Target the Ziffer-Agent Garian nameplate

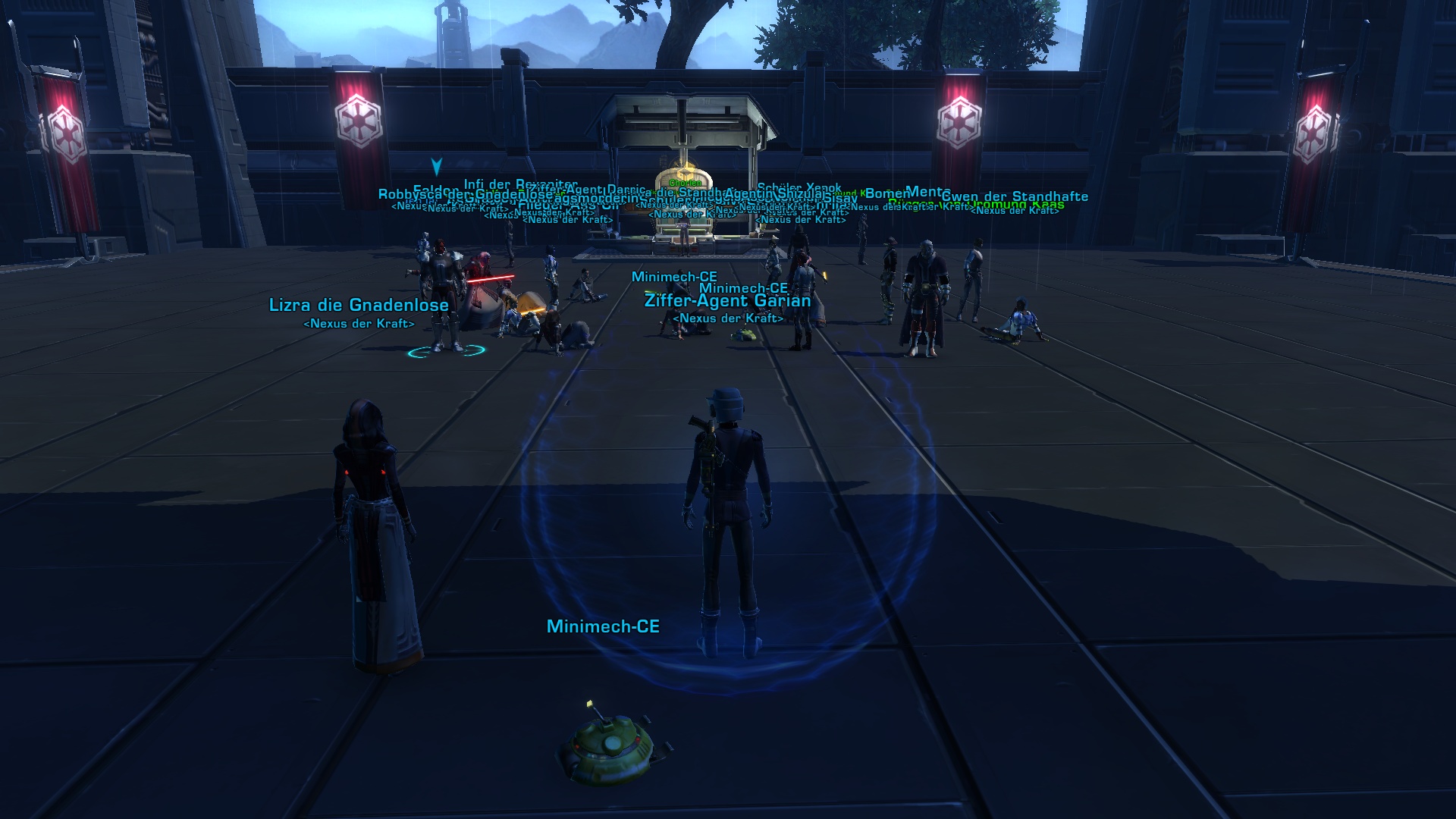tap(727, 301)
